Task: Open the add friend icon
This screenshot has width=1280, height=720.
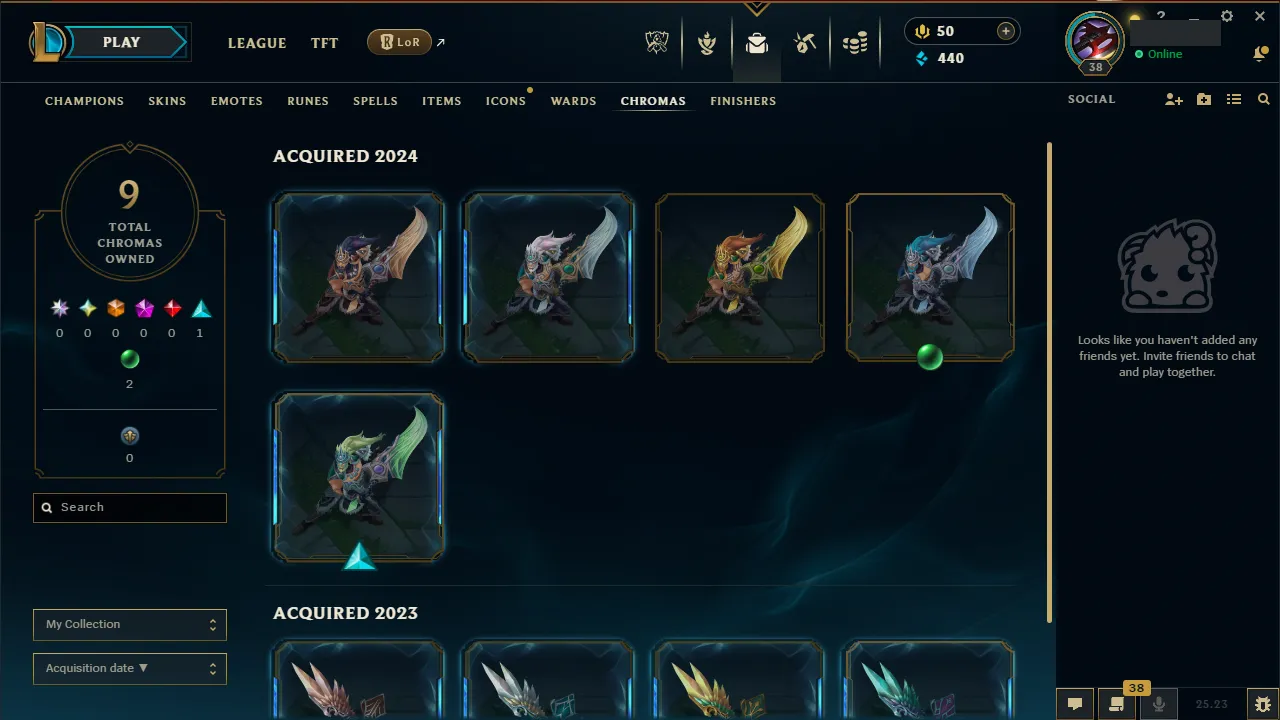Action: click(x=1173, y=99)
